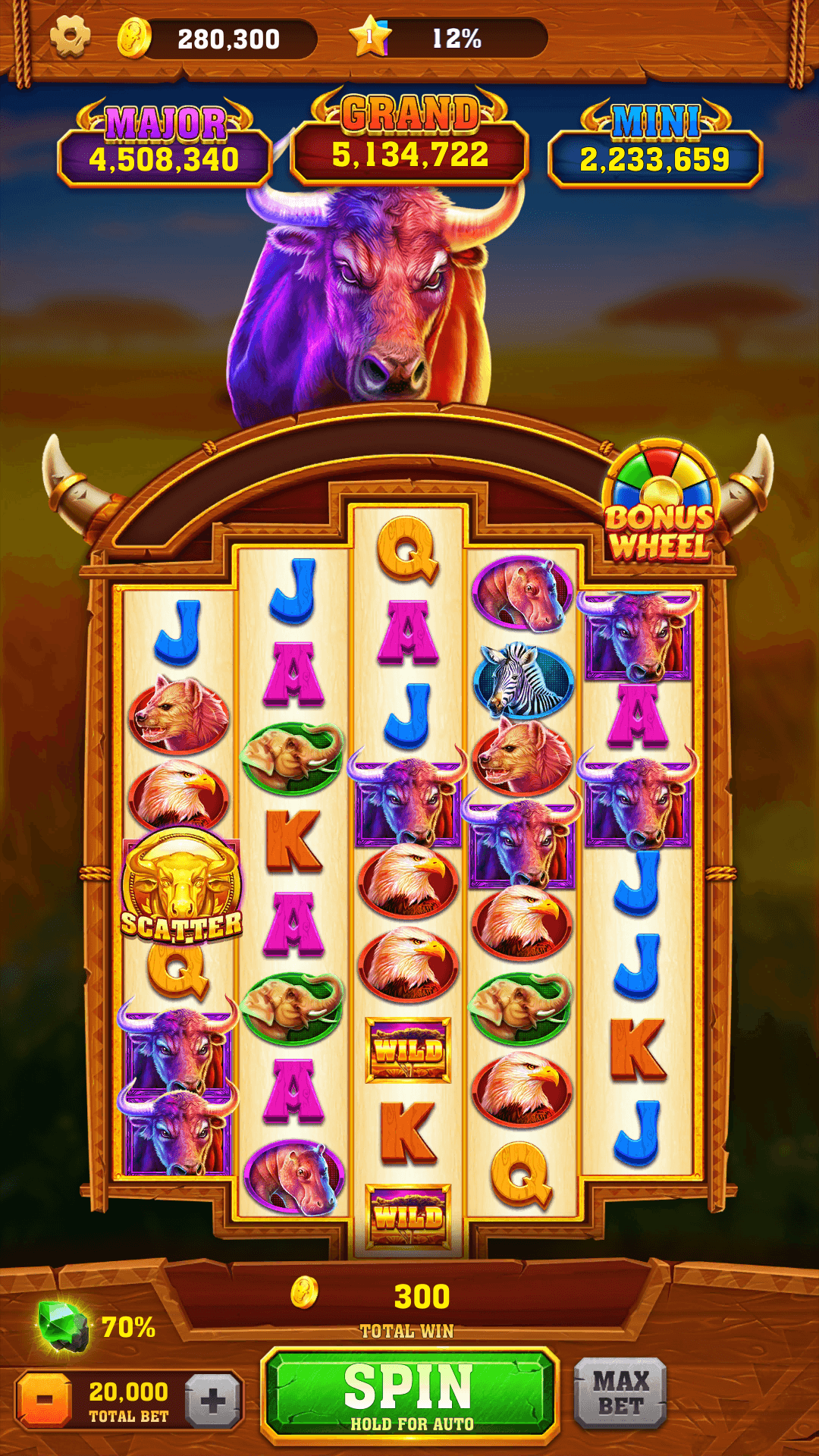Tap the level star icon
This screenshot has width=819, height=1456.
[370, 36]
